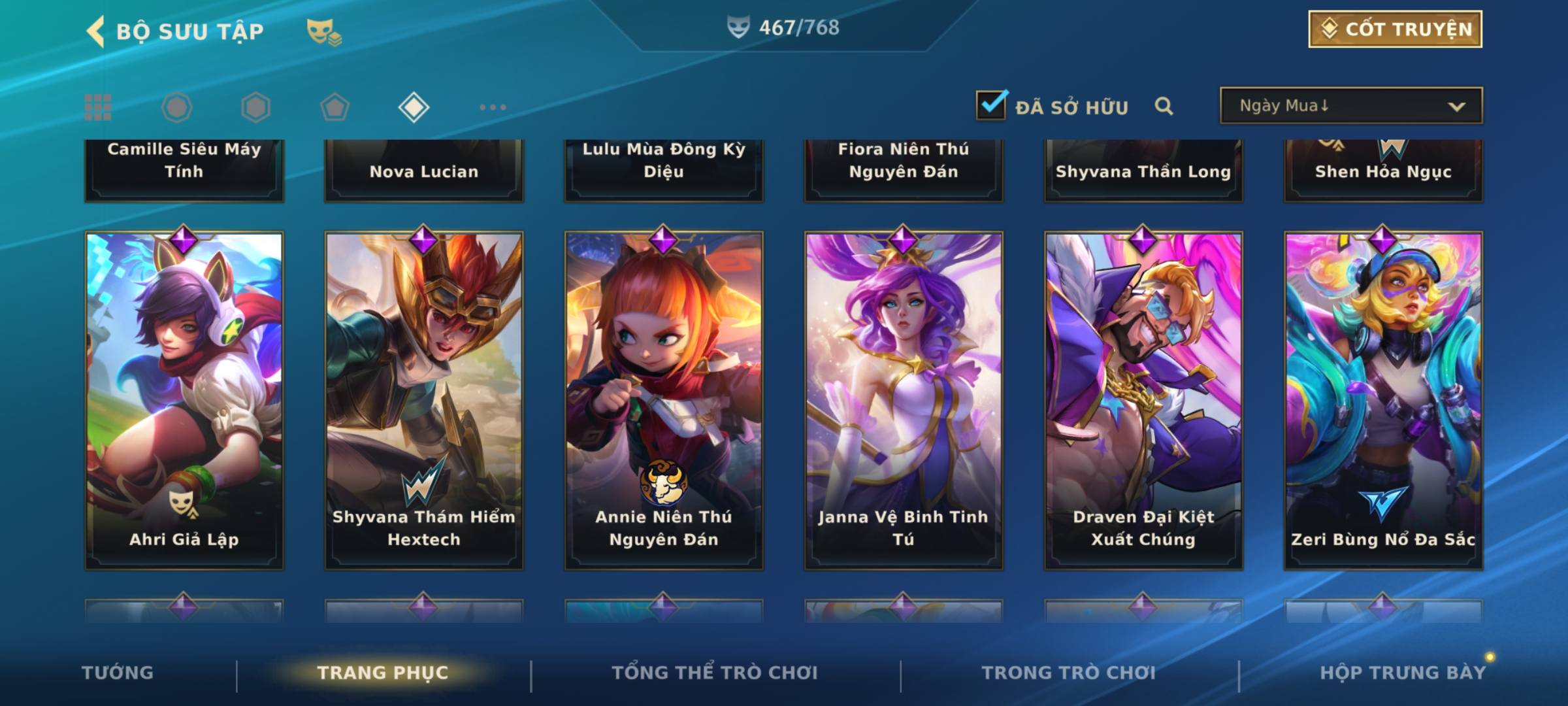
Task: Switch to the Tướng tab
Action: [118, 673]
